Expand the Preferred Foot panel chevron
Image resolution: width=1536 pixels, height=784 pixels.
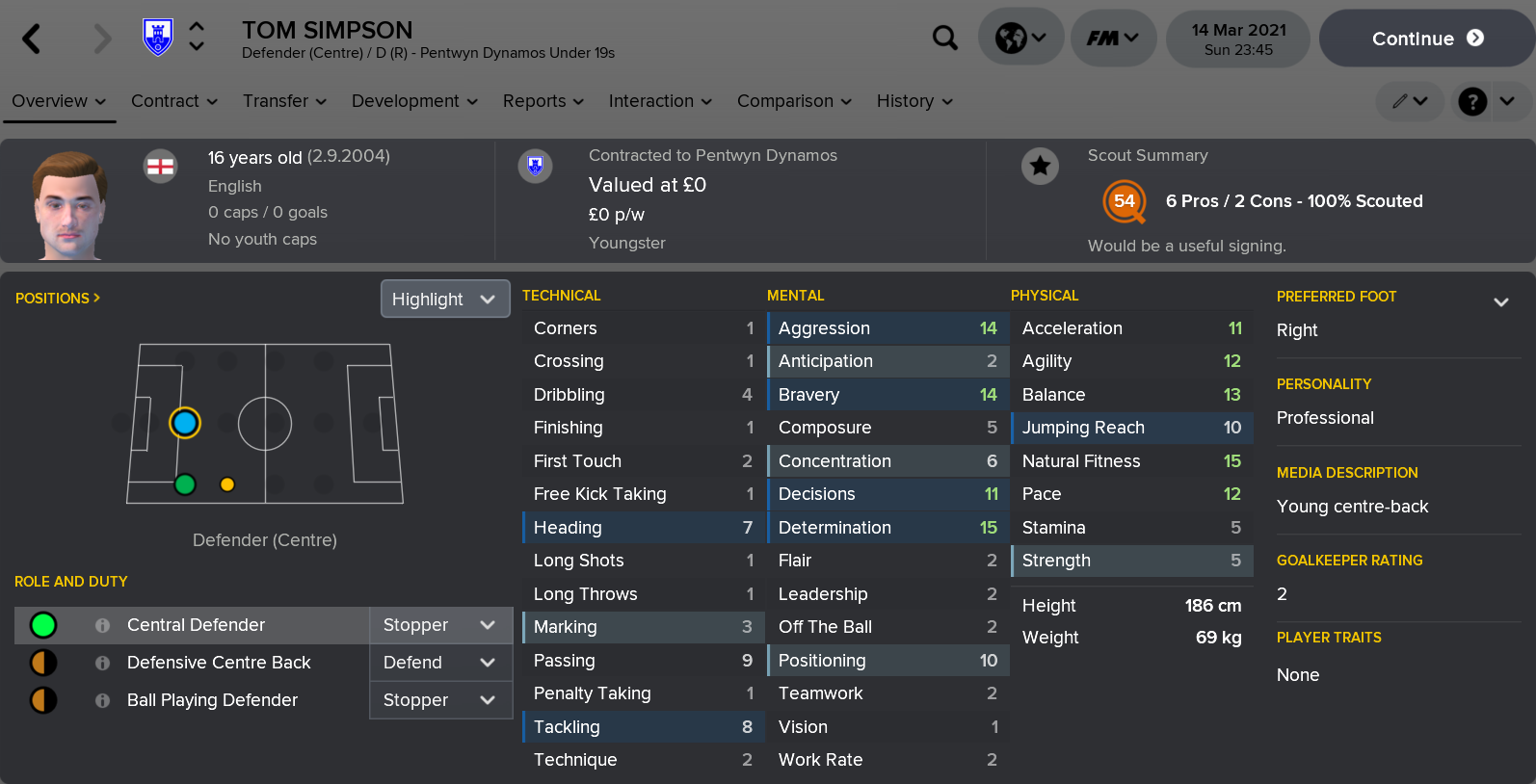[x=1500, y=301]
